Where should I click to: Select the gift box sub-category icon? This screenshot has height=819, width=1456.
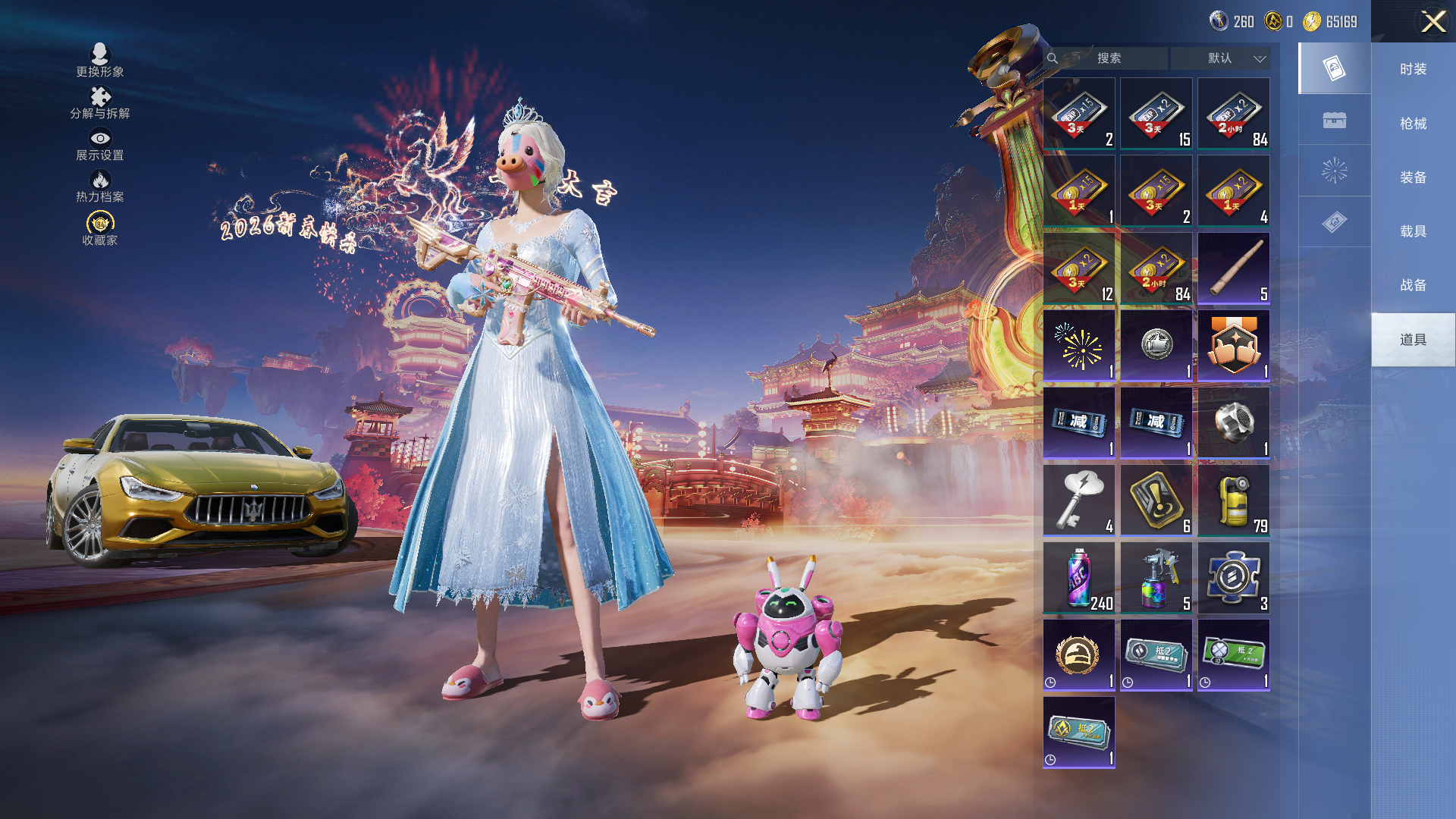coord(1334,121)
